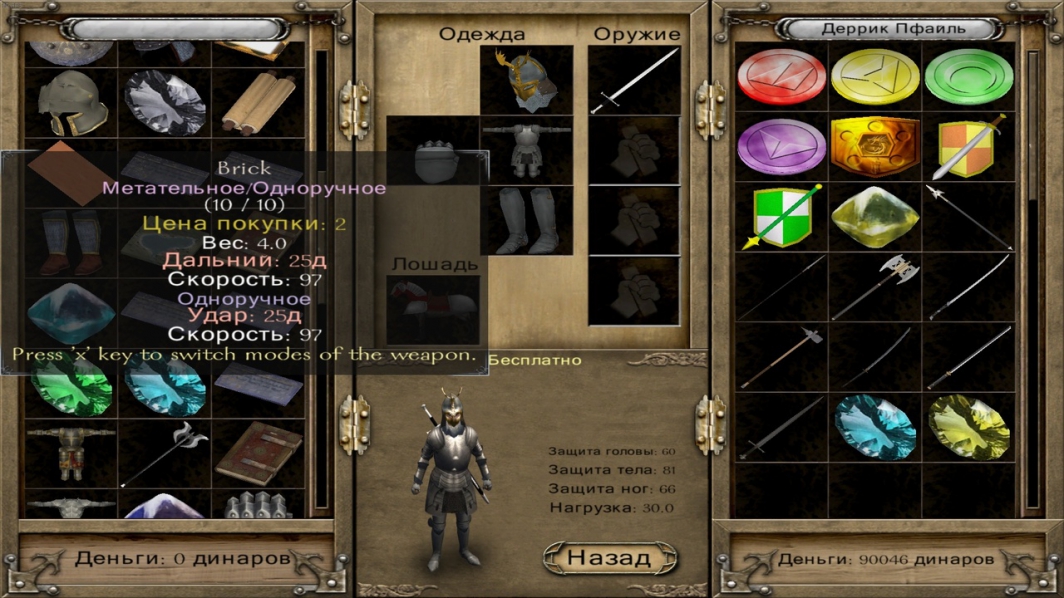
Task: Select the equipped steel greaves slot
Action: tap(527, 220)
